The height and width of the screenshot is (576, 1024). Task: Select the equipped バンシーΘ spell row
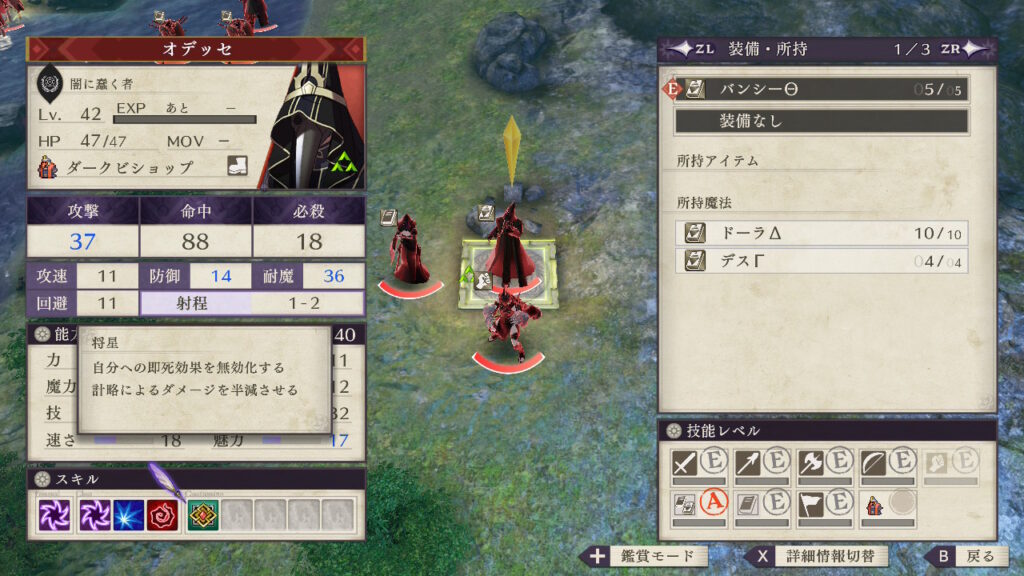pos(820,89)
